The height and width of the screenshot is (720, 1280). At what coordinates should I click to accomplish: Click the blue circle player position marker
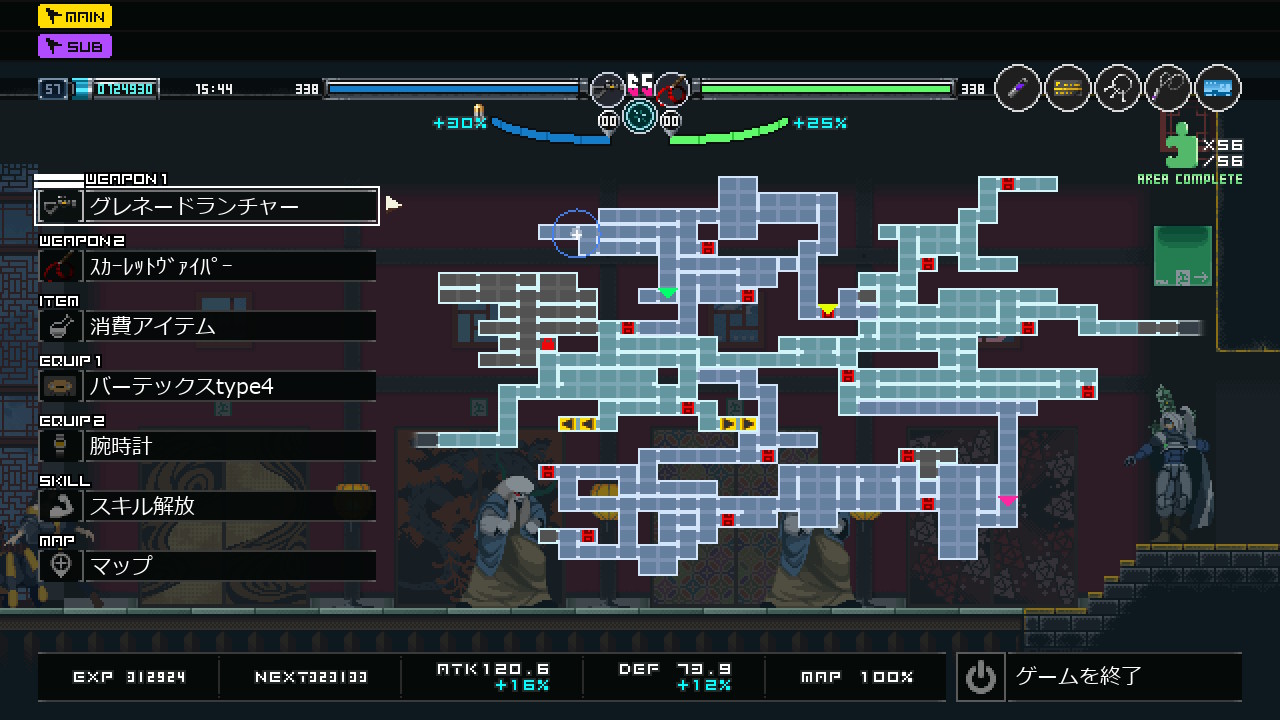tap(575, 233)
